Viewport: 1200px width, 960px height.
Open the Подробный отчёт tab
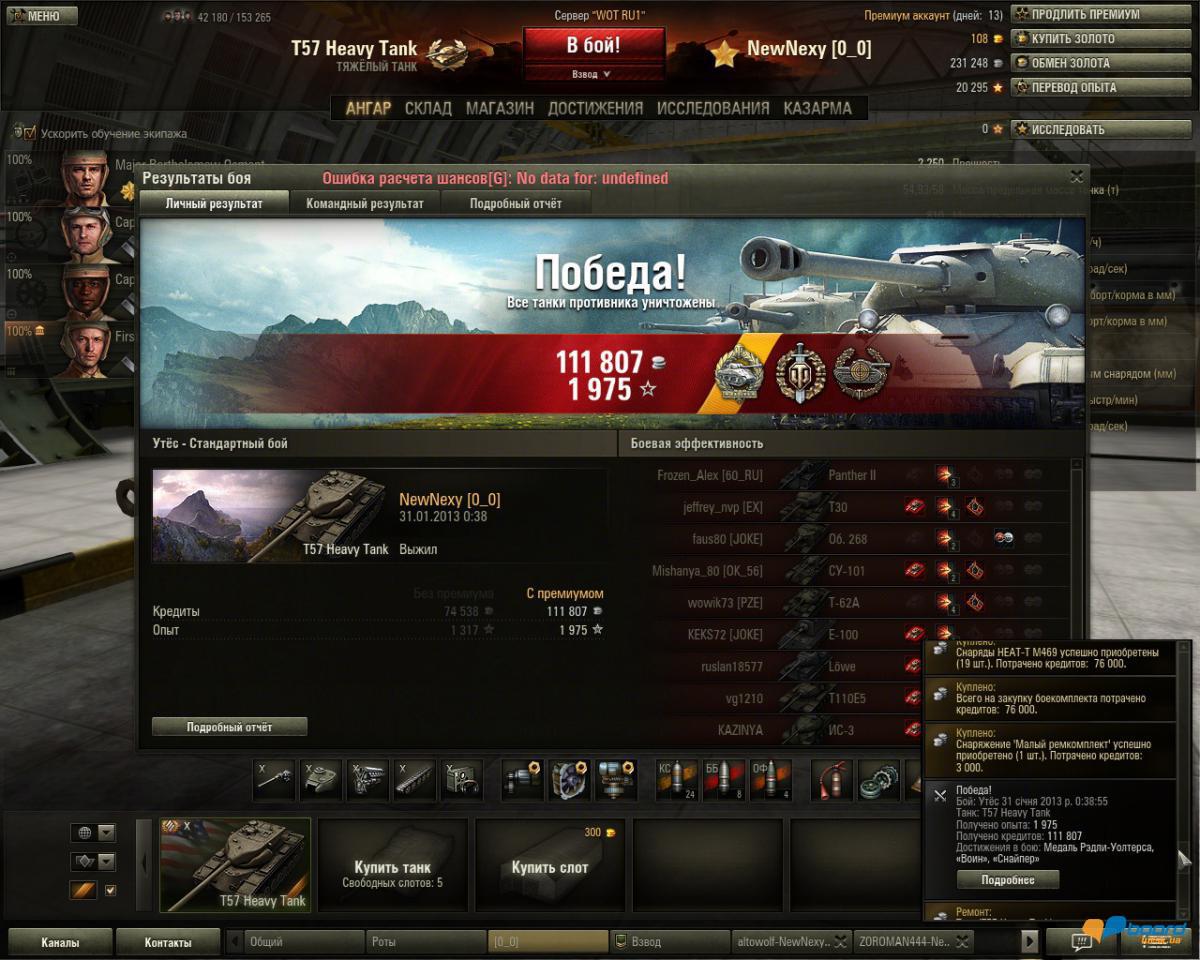(515, 204)
